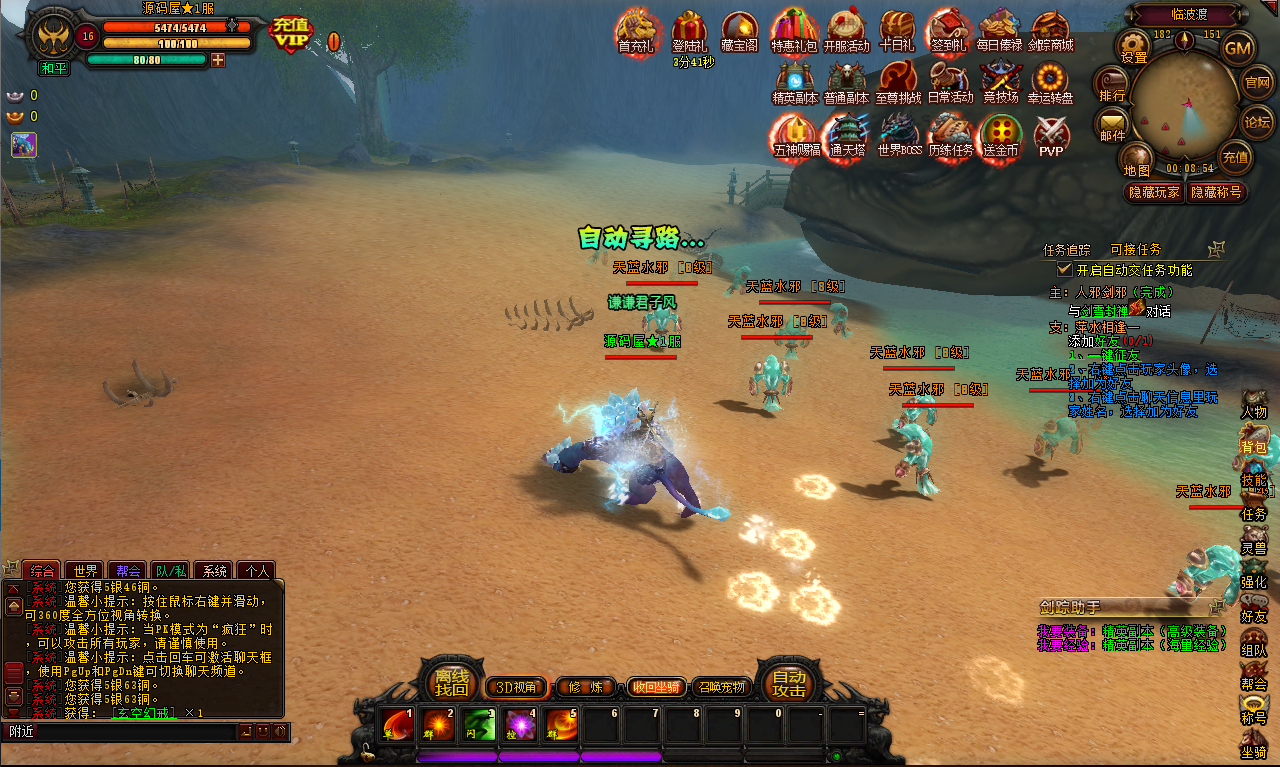Open the 地图 world map button
Screen dimensions: 1280x767
(x=1136, y=160)
